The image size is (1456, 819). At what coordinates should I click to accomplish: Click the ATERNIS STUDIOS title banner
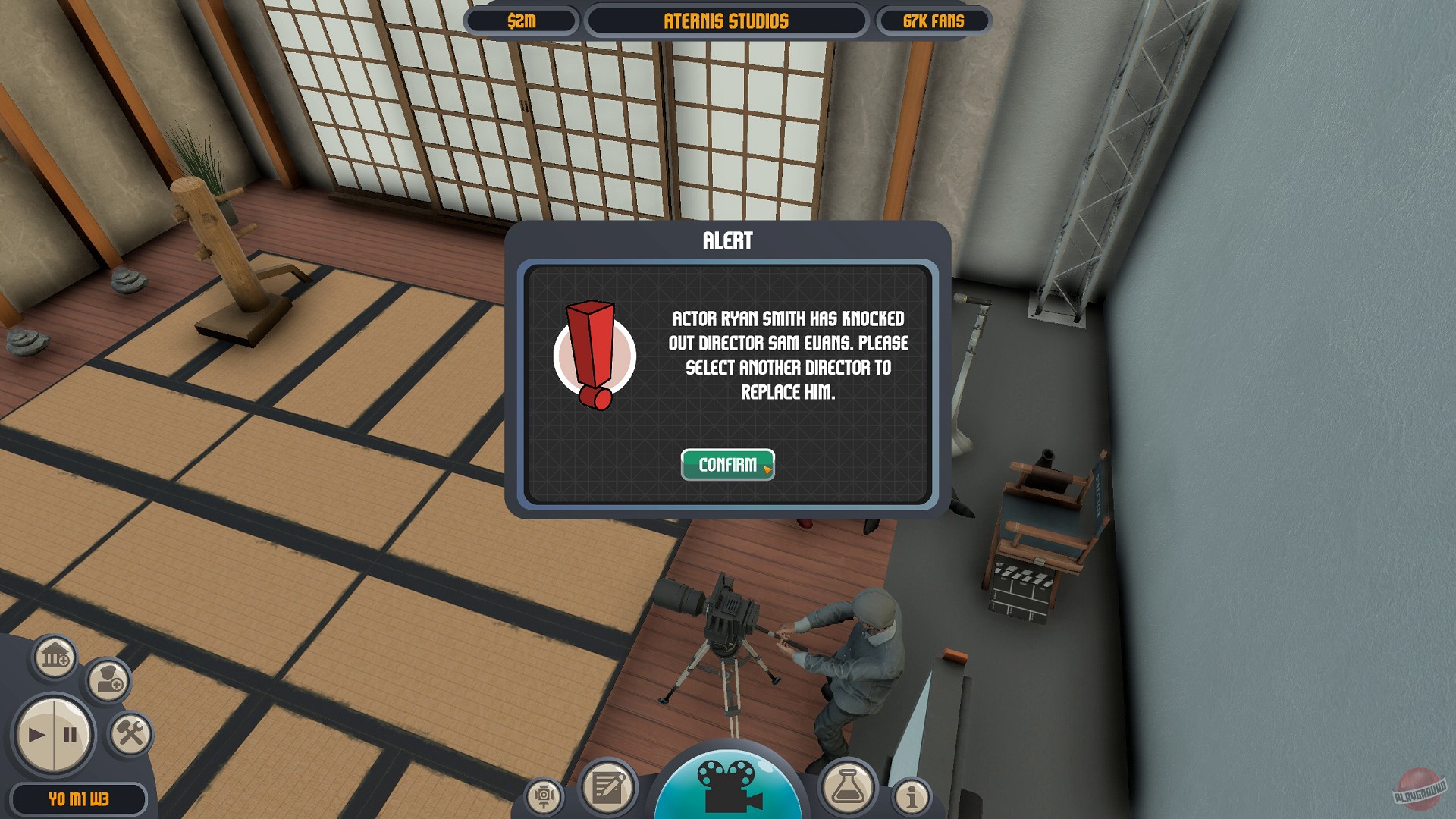tap(726, 20)
